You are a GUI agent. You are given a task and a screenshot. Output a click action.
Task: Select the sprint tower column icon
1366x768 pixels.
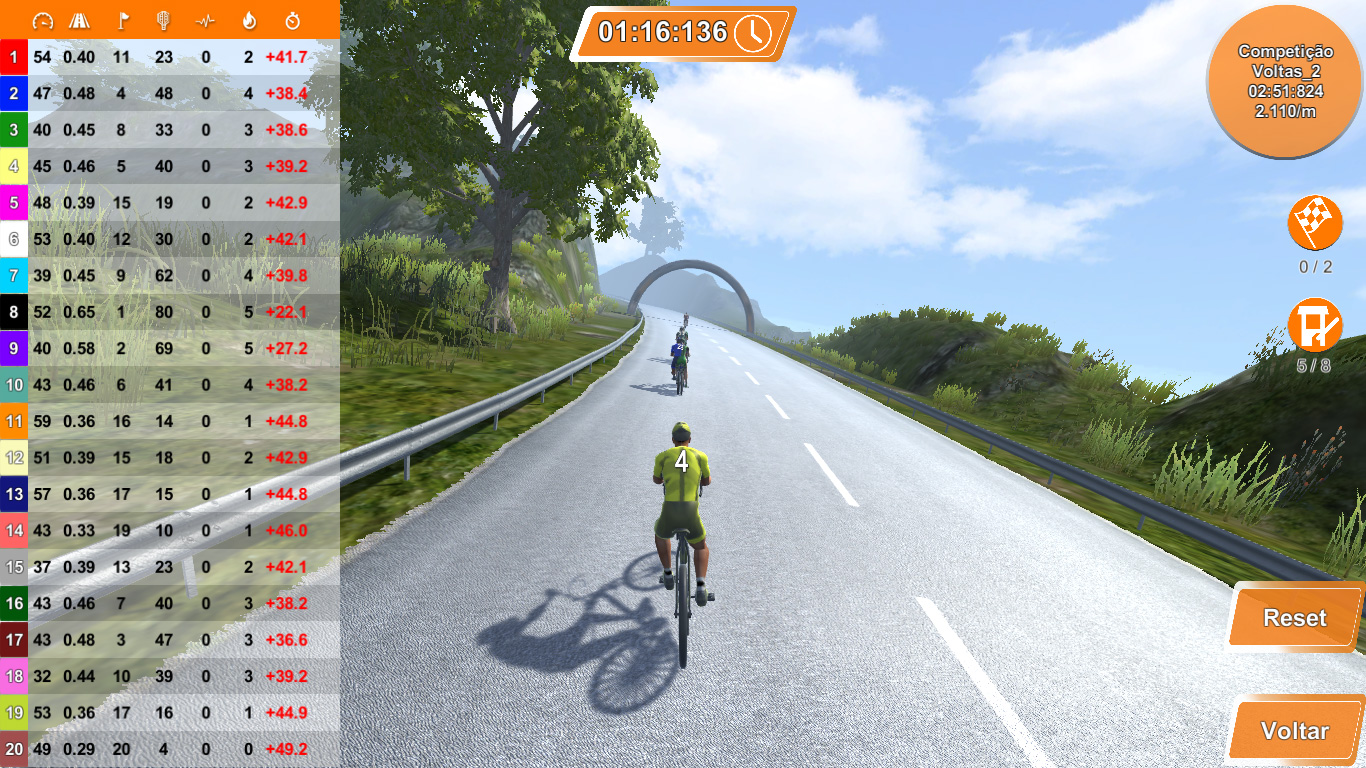pos(163,20)
